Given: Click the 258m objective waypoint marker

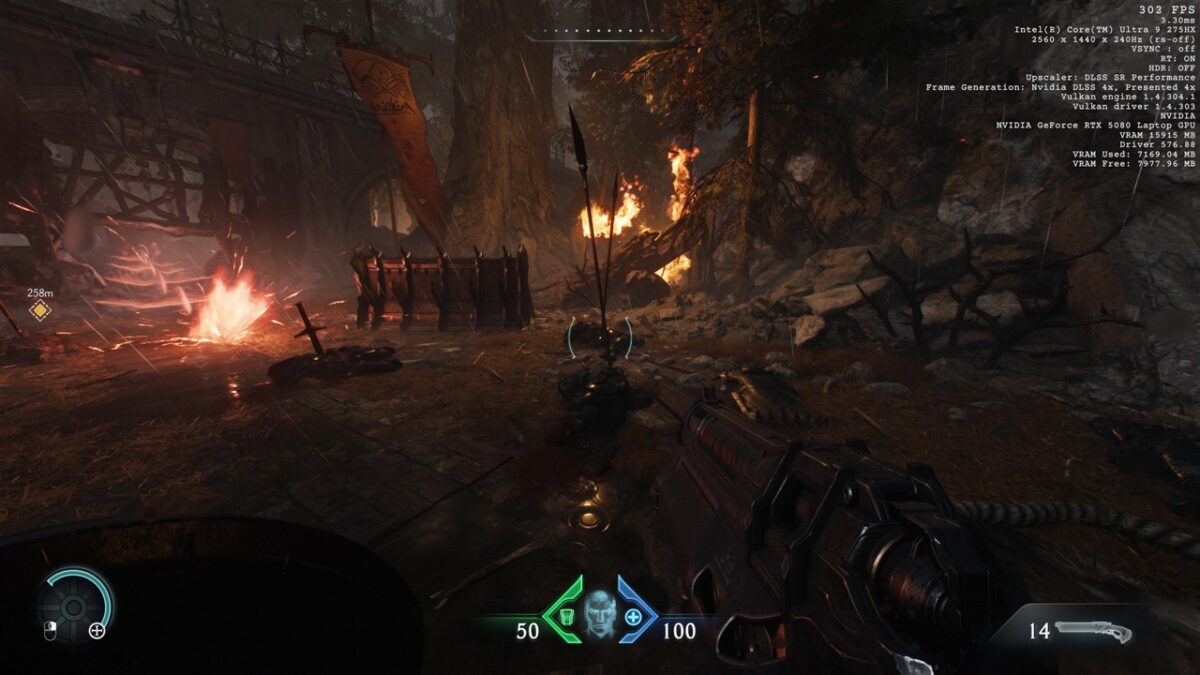Looking at the screenshot, I should [x=39, y=311].
